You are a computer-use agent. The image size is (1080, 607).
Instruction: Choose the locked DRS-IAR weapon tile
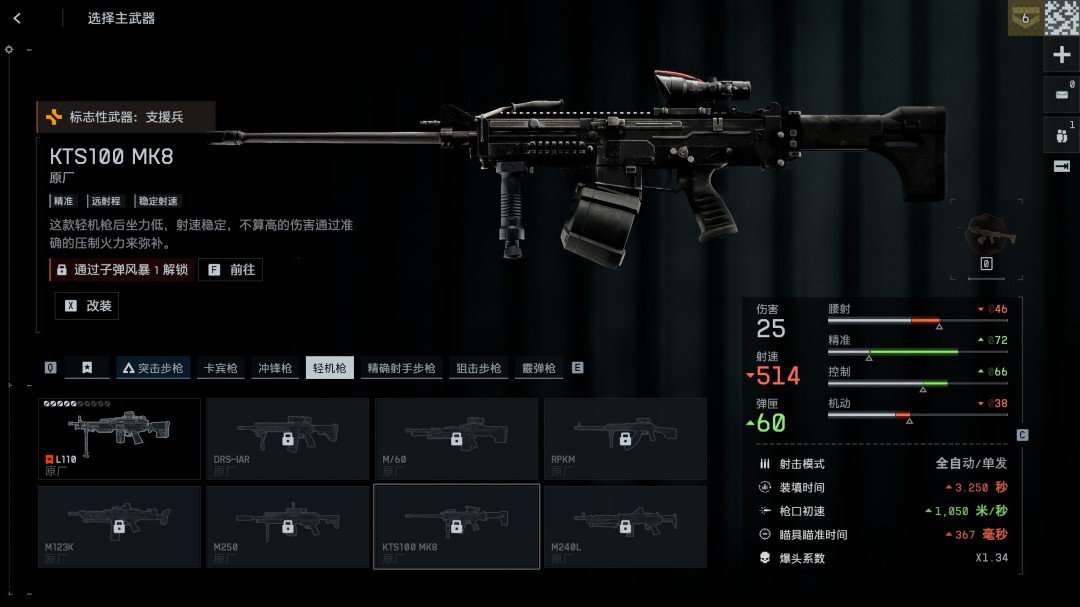pos(287,438)
